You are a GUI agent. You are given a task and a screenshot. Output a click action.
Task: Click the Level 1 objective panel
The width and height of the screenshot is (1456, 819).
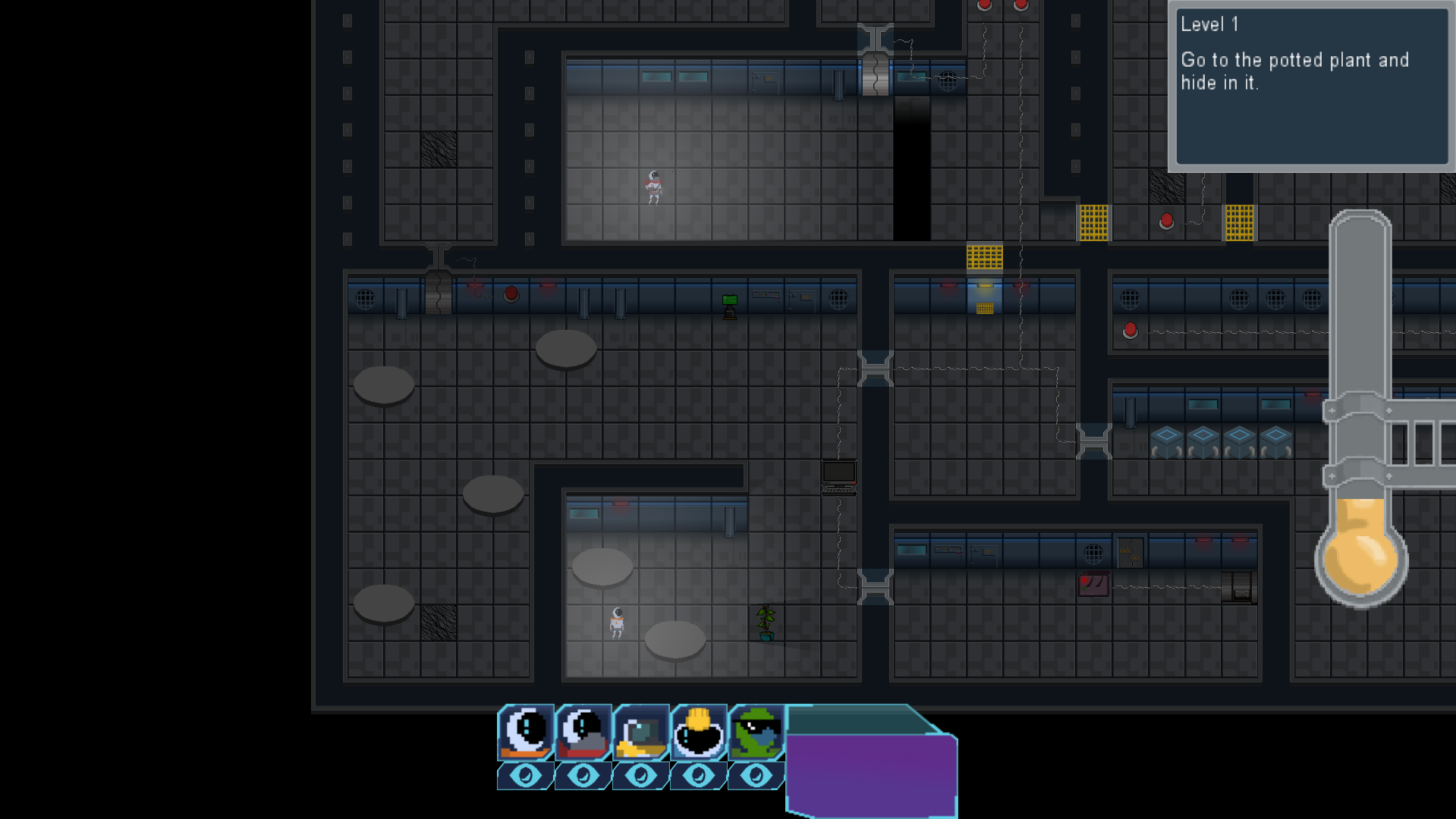(1311, 86)
